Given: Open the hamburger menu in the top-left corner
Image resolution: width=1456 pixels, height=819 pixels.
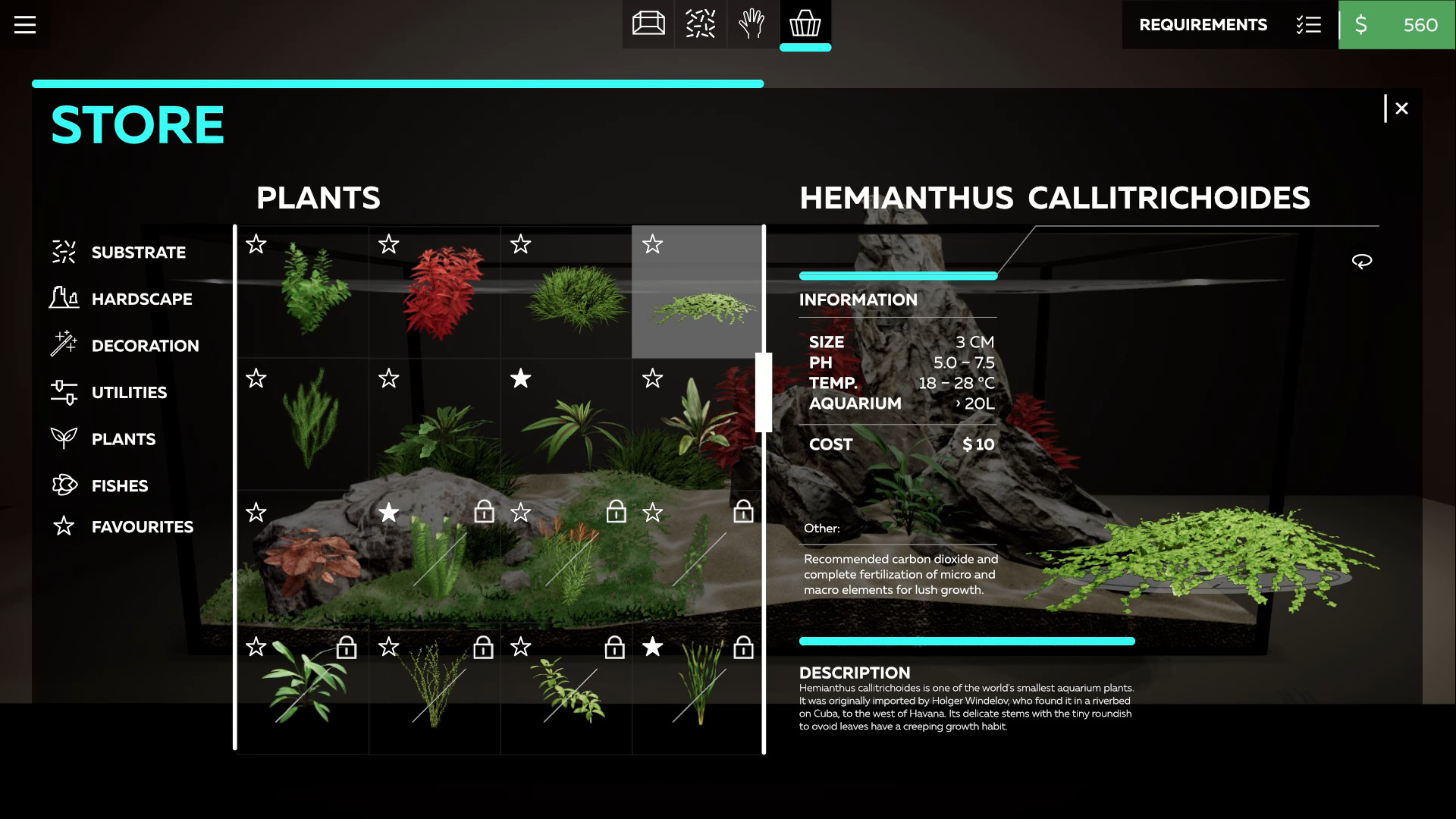Looking at the screenshot, I should click(25, 25).
